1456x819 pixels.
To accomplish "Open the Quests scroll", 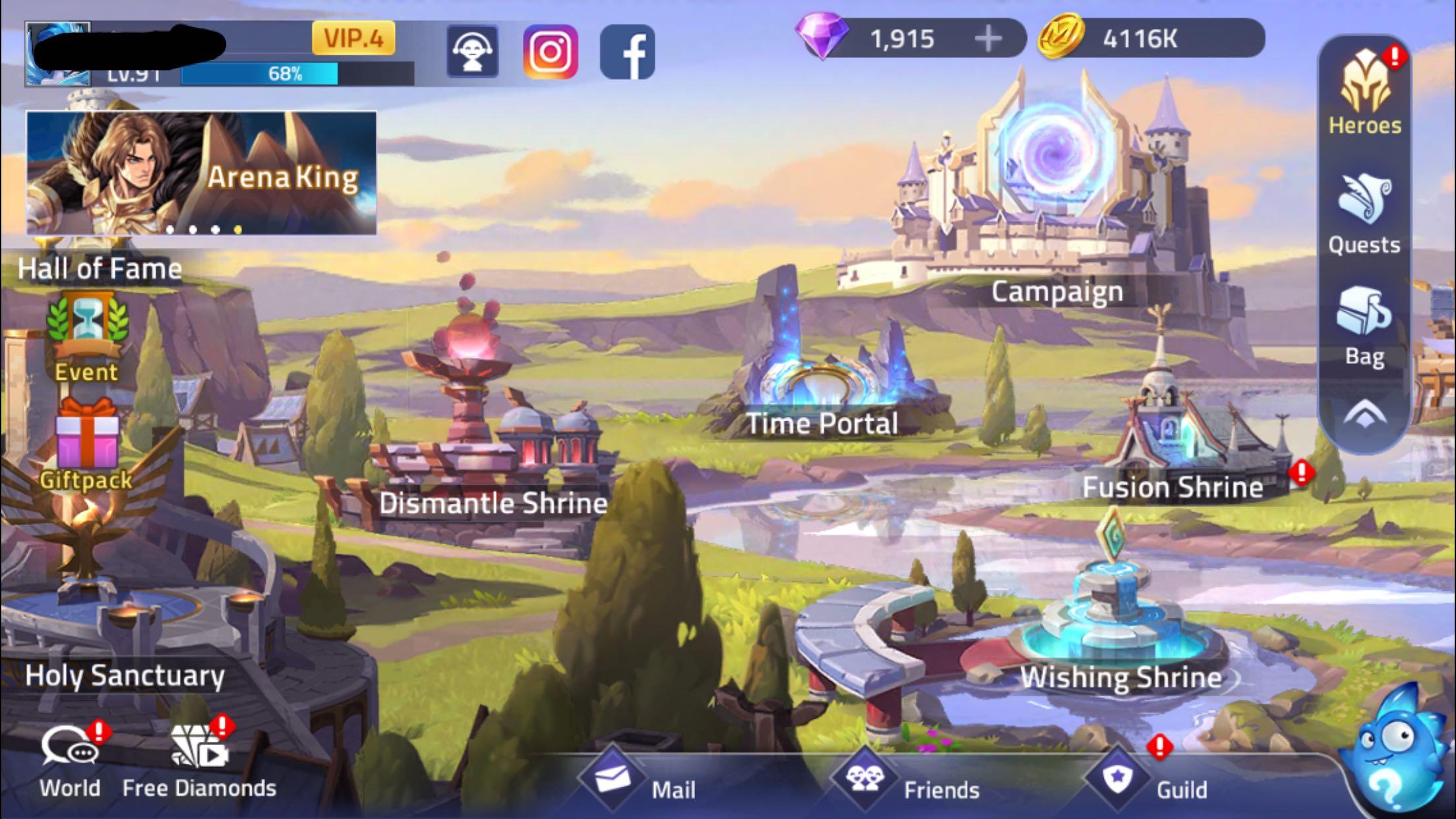I will click(1364, 212).
